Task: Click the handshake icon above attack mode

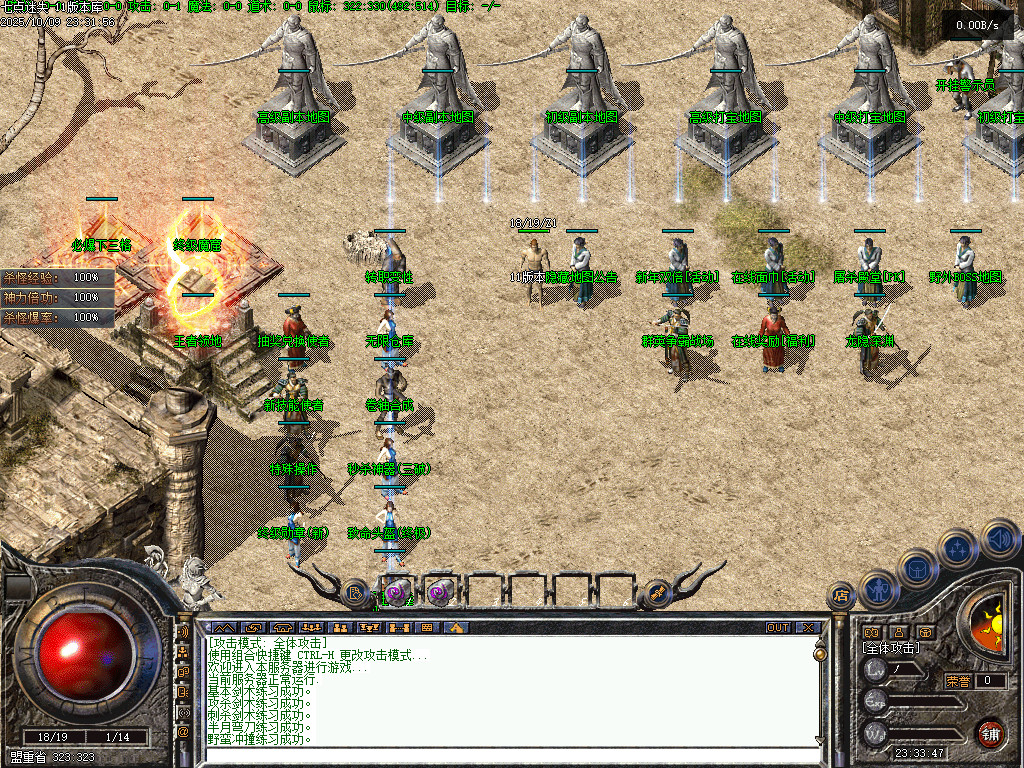Action: tap(871, 632)
